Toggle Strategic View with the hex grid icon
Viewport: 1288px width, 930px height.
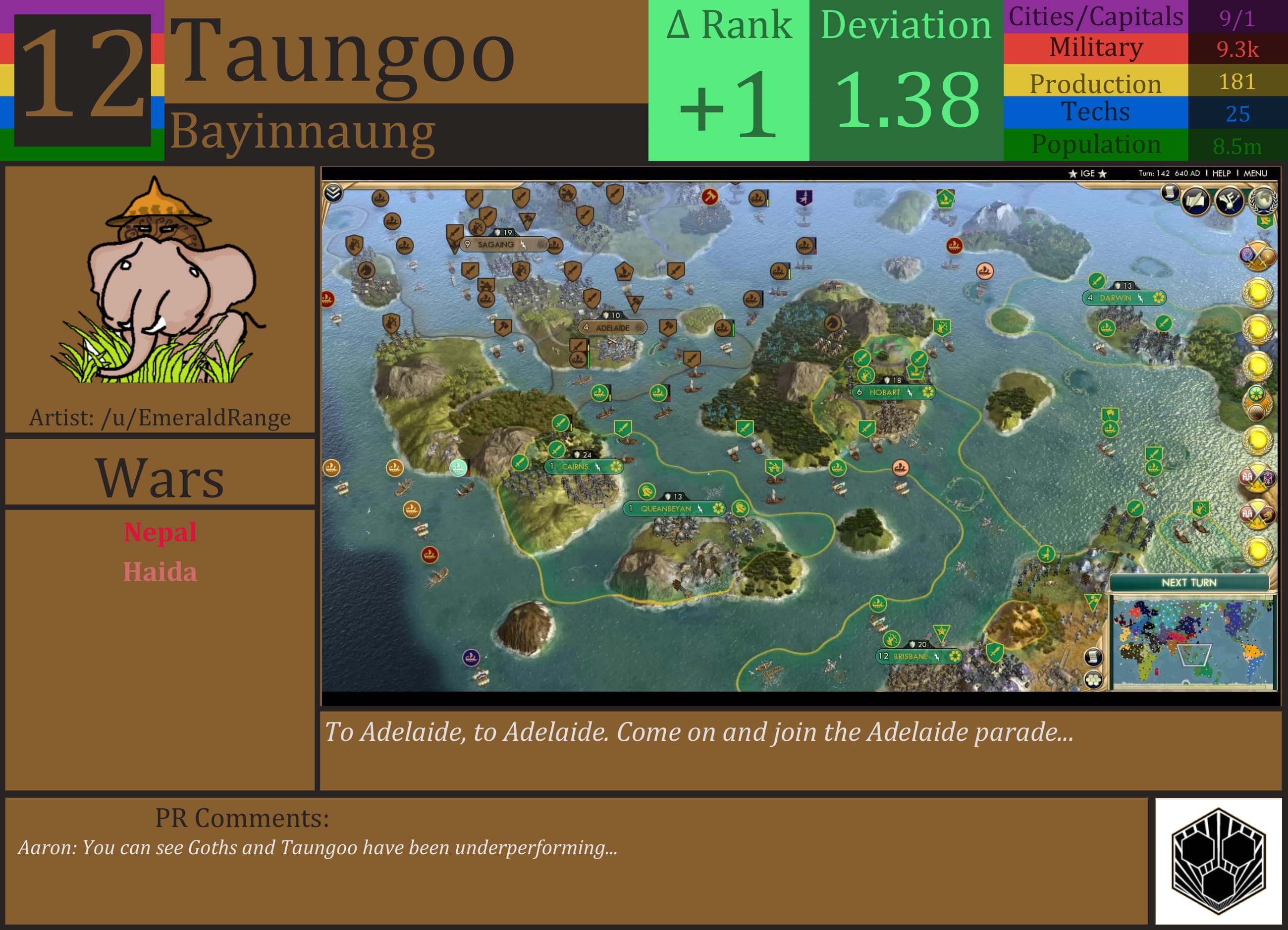coord(1093,680)
